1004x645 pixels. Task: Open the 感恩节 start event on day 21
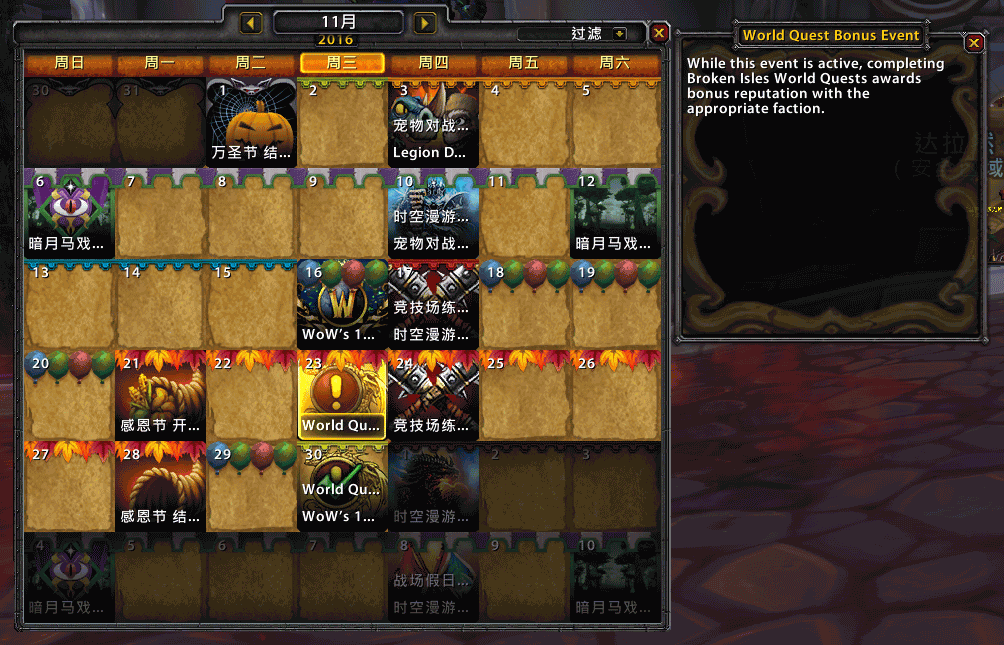(x=160, y=394)
